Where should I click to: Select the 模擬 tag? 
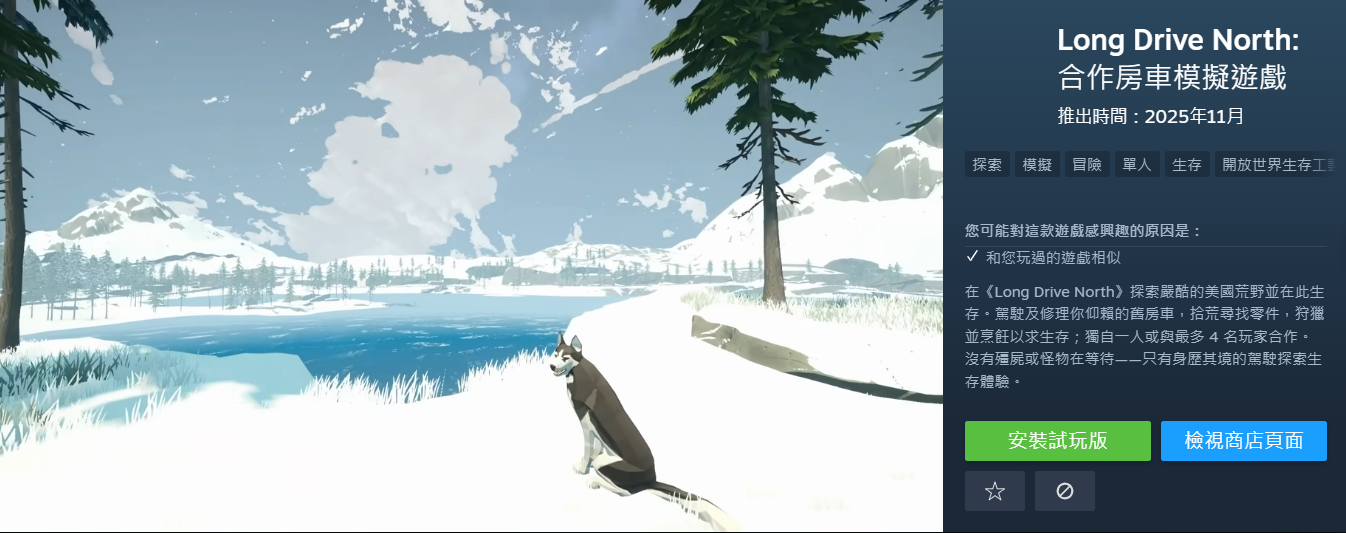tap(1037, 165)
